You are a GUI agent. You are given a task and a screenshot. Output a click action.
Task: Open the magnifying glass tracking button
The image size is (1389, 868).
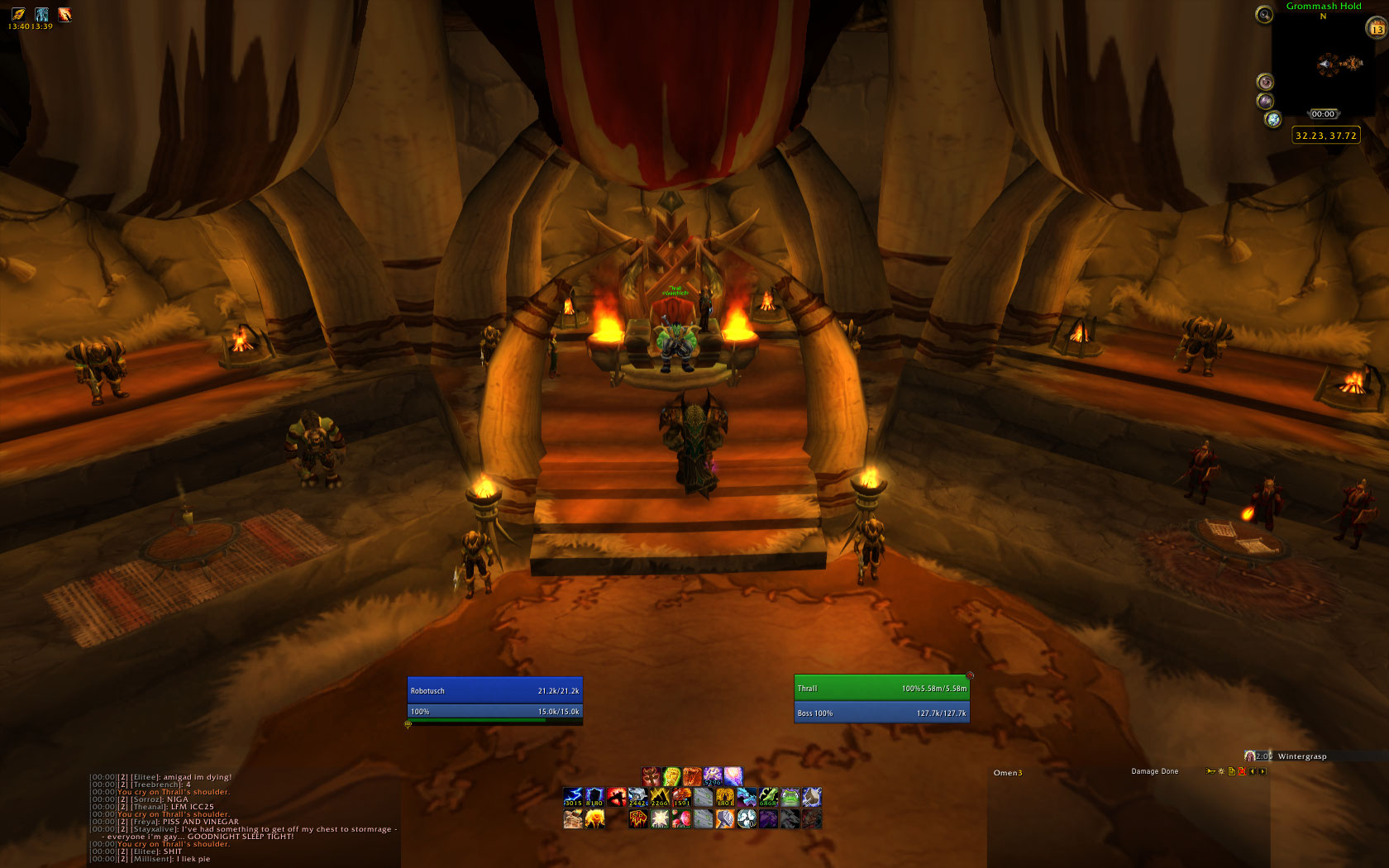(1263, 14)
